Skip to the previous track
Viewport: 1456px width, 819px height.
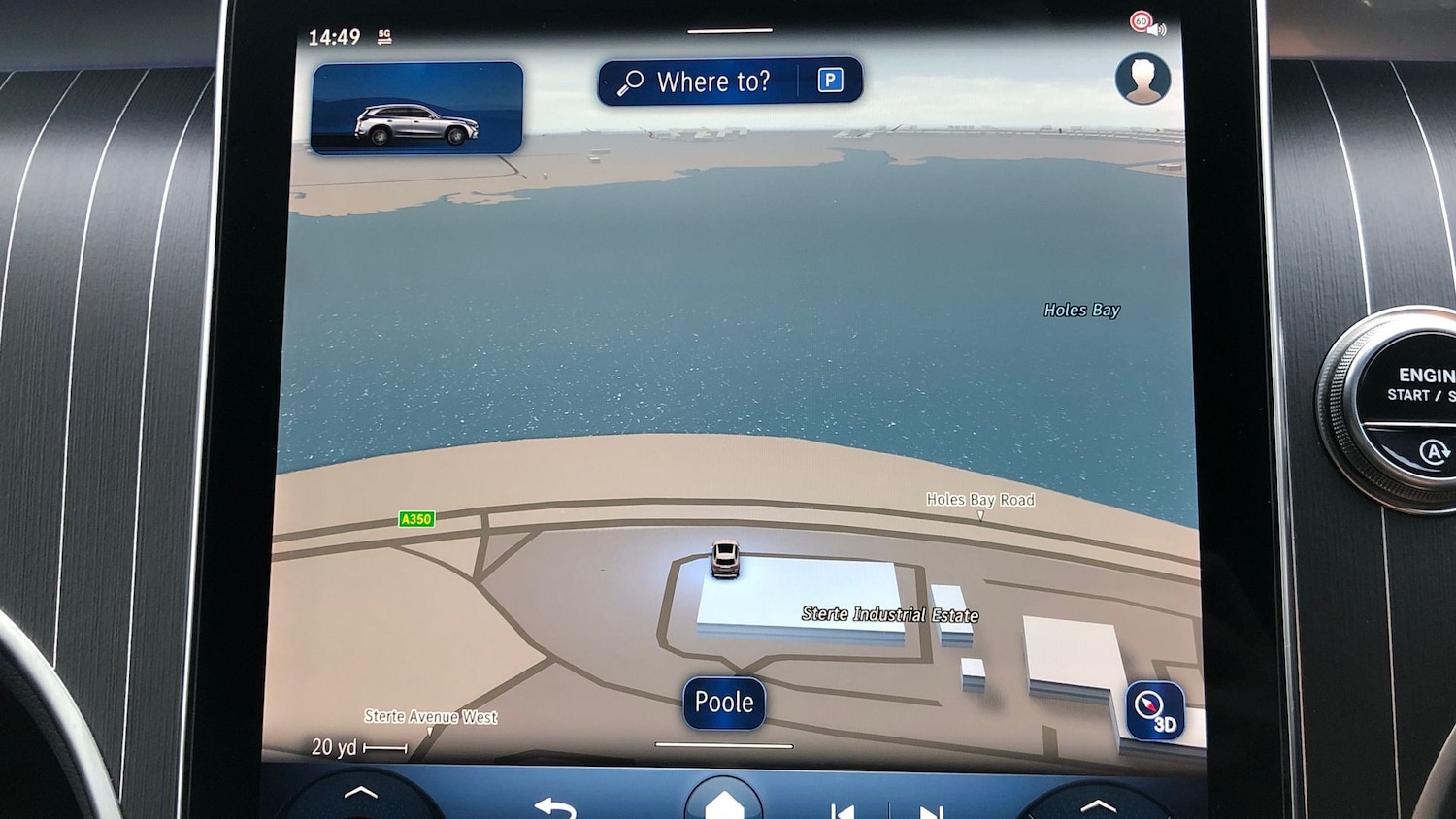pyautogui.click(x=843, y=810)
